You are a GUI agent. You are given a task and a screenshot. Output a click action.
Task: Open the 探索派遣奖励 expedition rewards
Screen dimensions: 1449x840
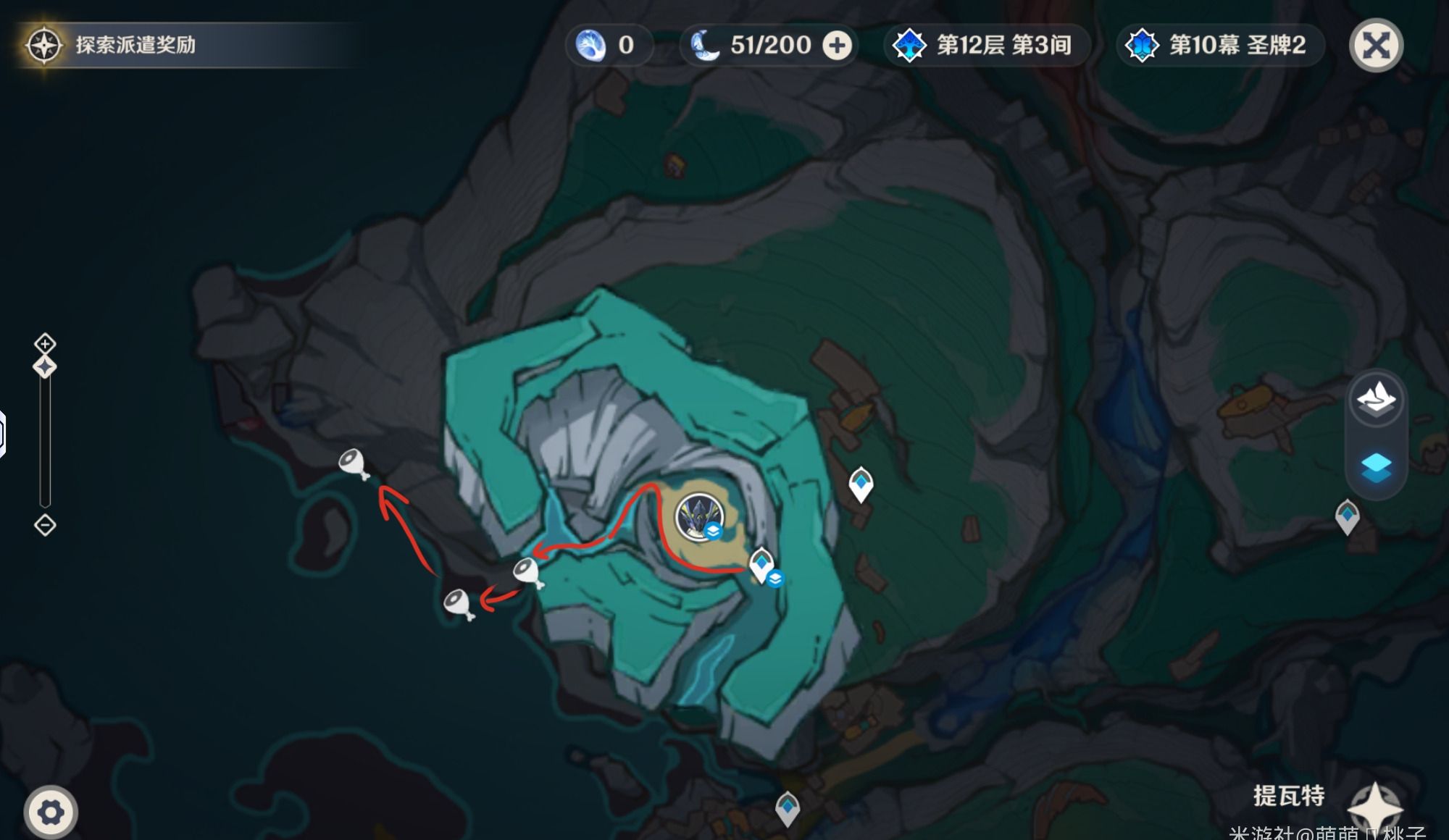point(135,45)
